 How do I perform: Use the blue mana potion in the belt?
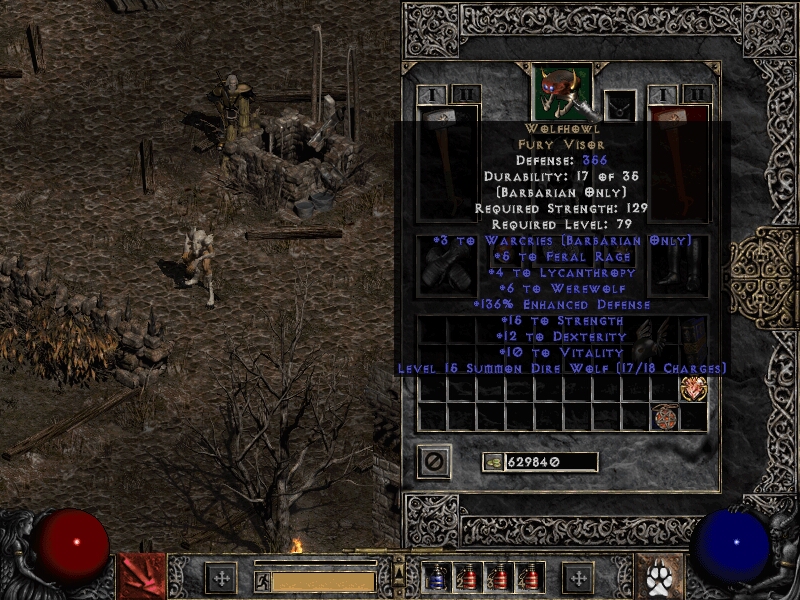click(437, 577)
